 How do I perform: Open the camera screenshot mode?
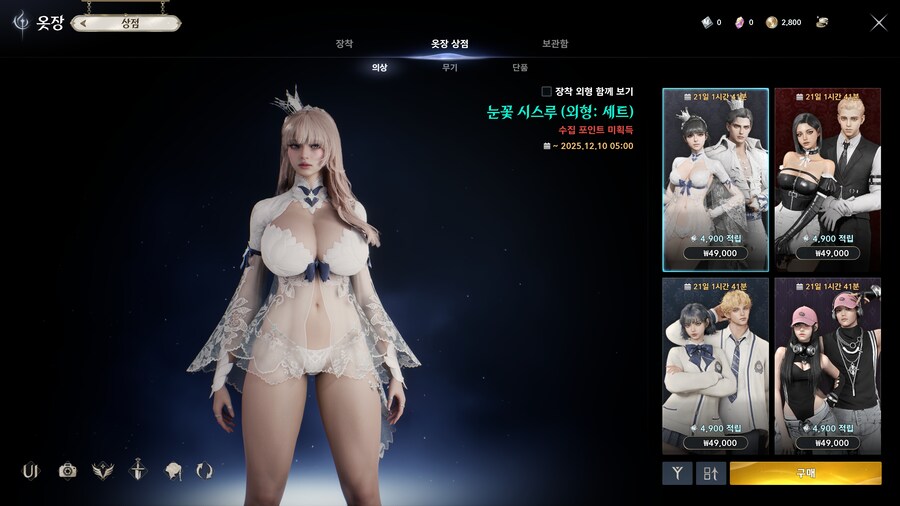[67, 470]
